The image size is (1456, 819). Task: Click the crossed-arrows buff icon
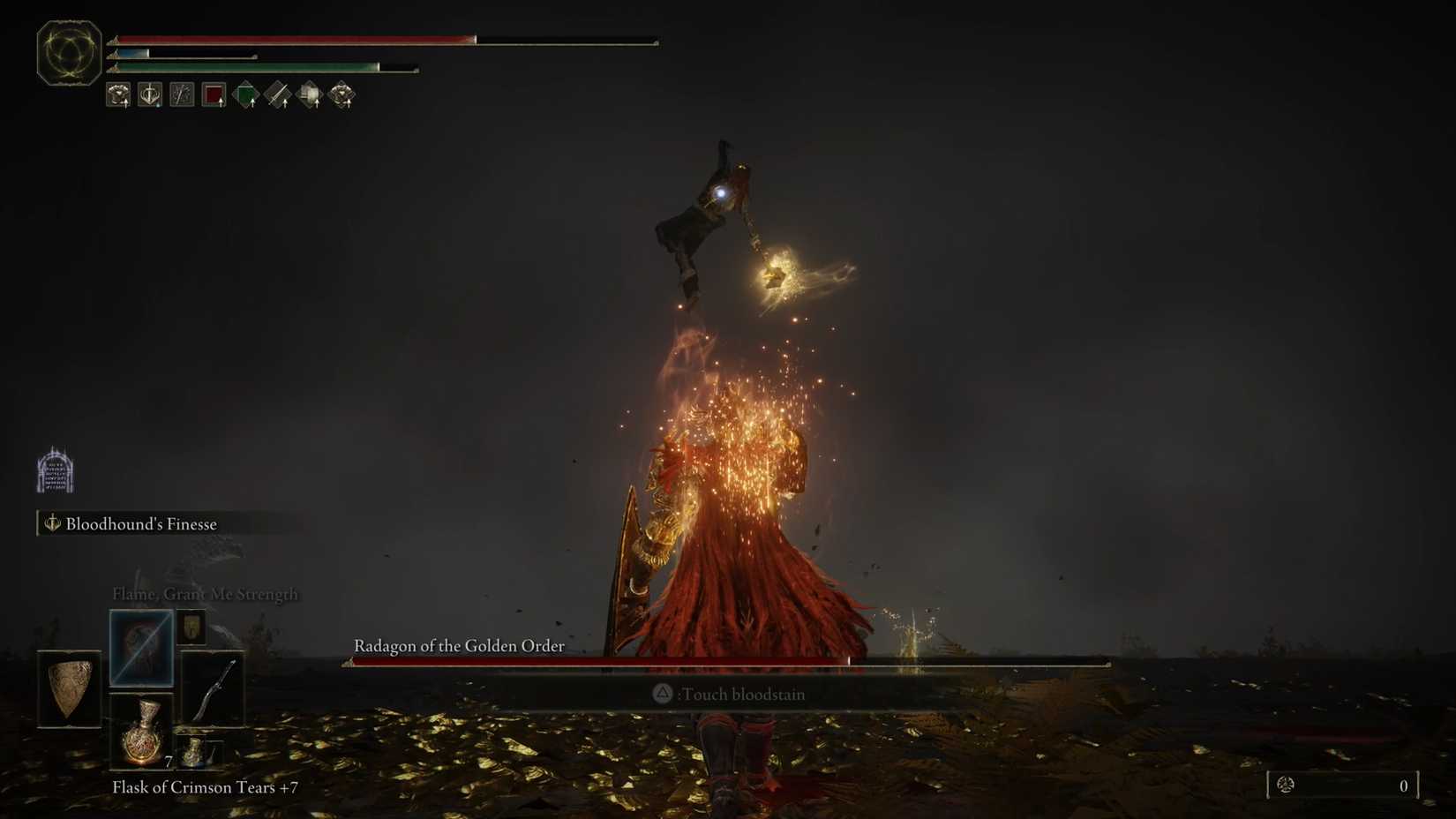pos(181,94)
